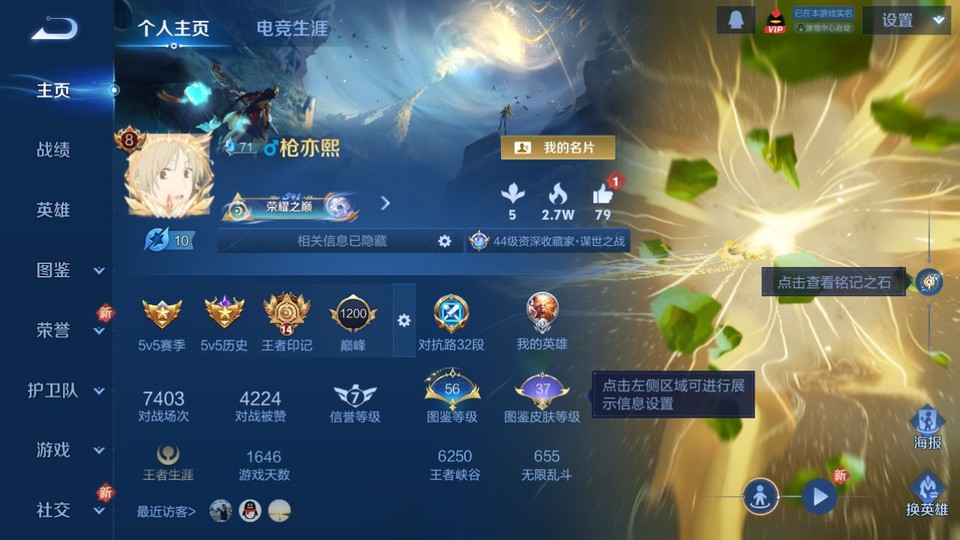The height and width of the screenshot is (540, 960).
Task: Open 我的名片 card button
Action: pos(557,147)
